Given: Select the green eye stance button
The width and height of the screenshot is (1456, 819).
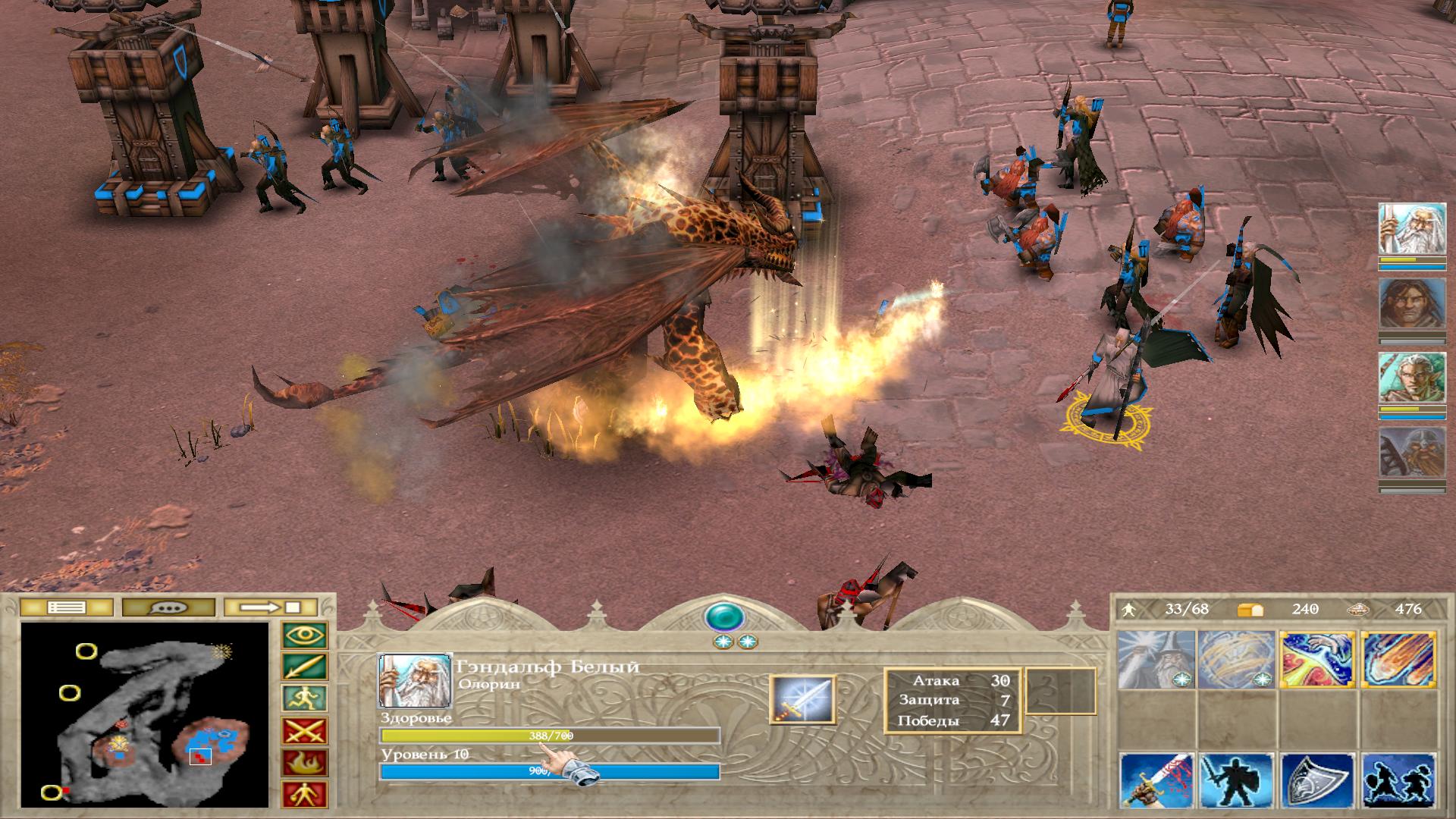Looking at the screenshot, I should click(305, 635).
